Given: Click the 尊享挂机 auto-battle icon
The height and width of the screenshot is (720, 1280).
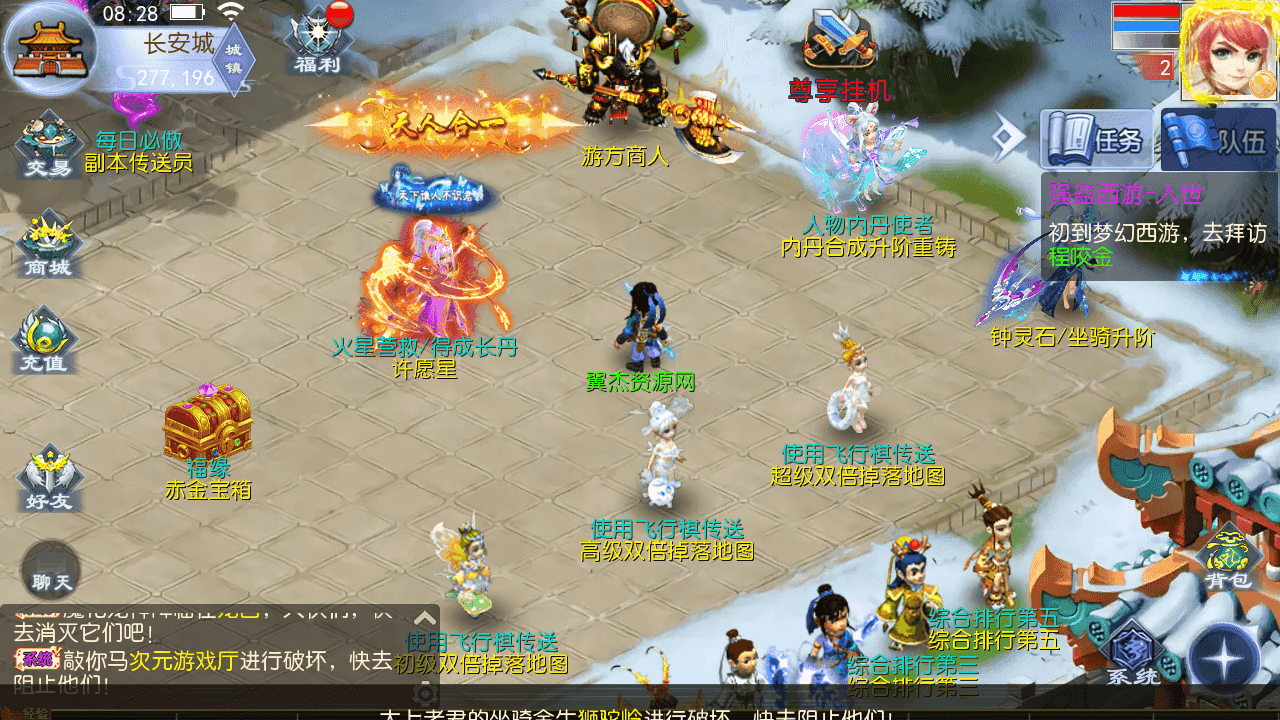Looking at the screenshot, I should (x=840, y=50).
